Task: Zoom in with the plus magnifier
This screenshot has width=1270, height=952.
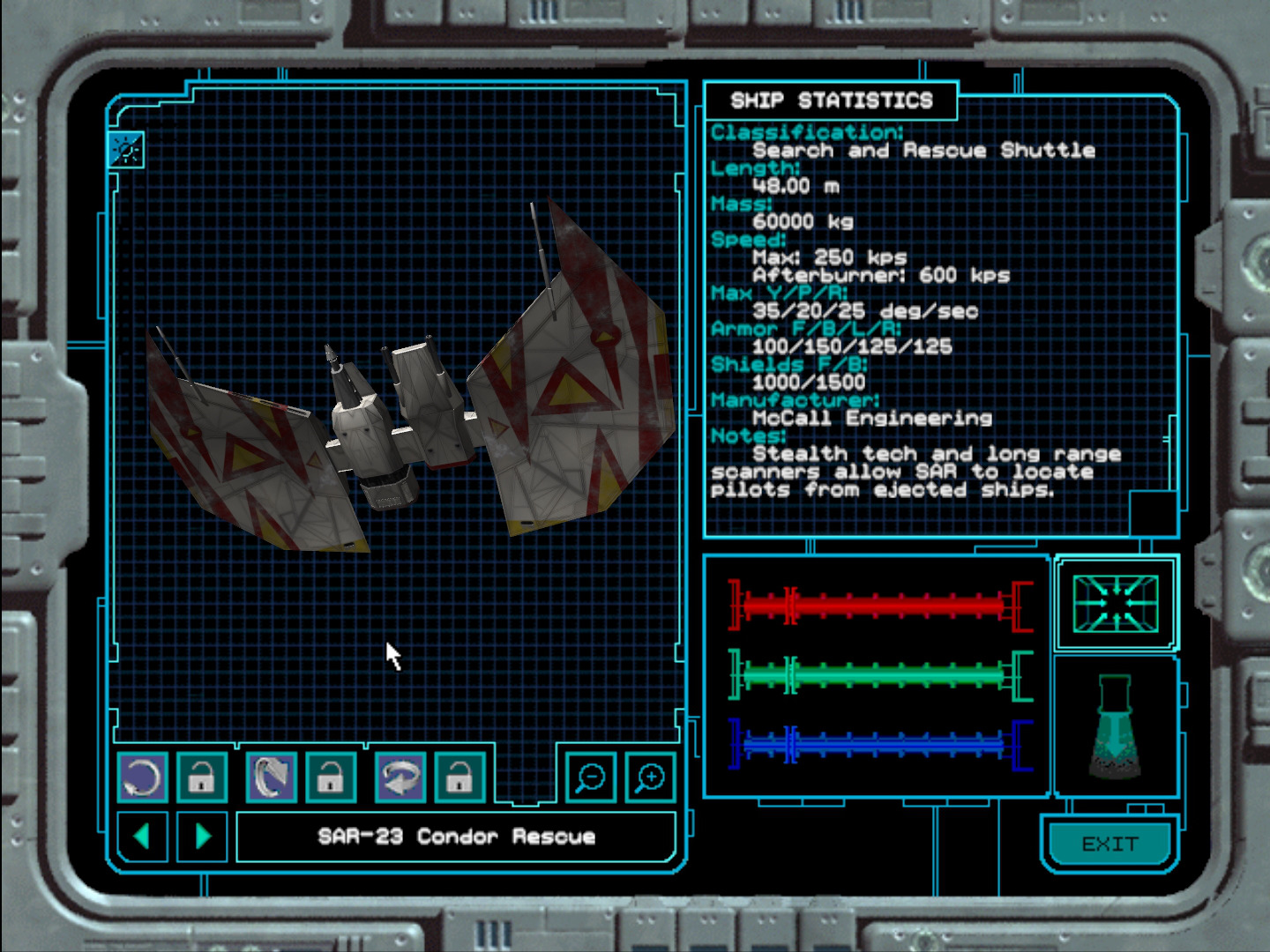Action: click(x=650, y=777)
